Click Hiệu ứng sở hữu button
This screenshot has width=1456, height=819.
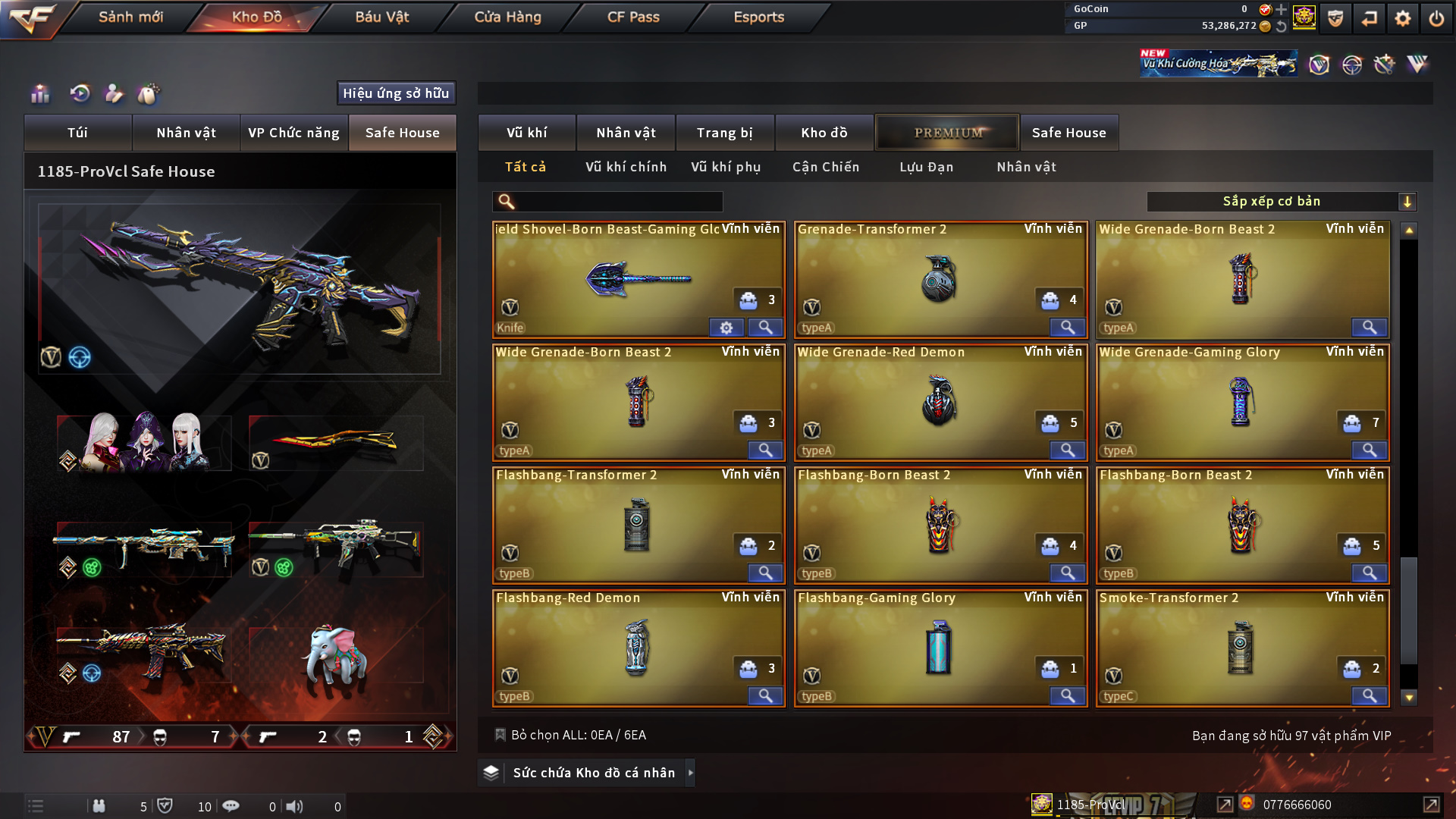(396, 93)
